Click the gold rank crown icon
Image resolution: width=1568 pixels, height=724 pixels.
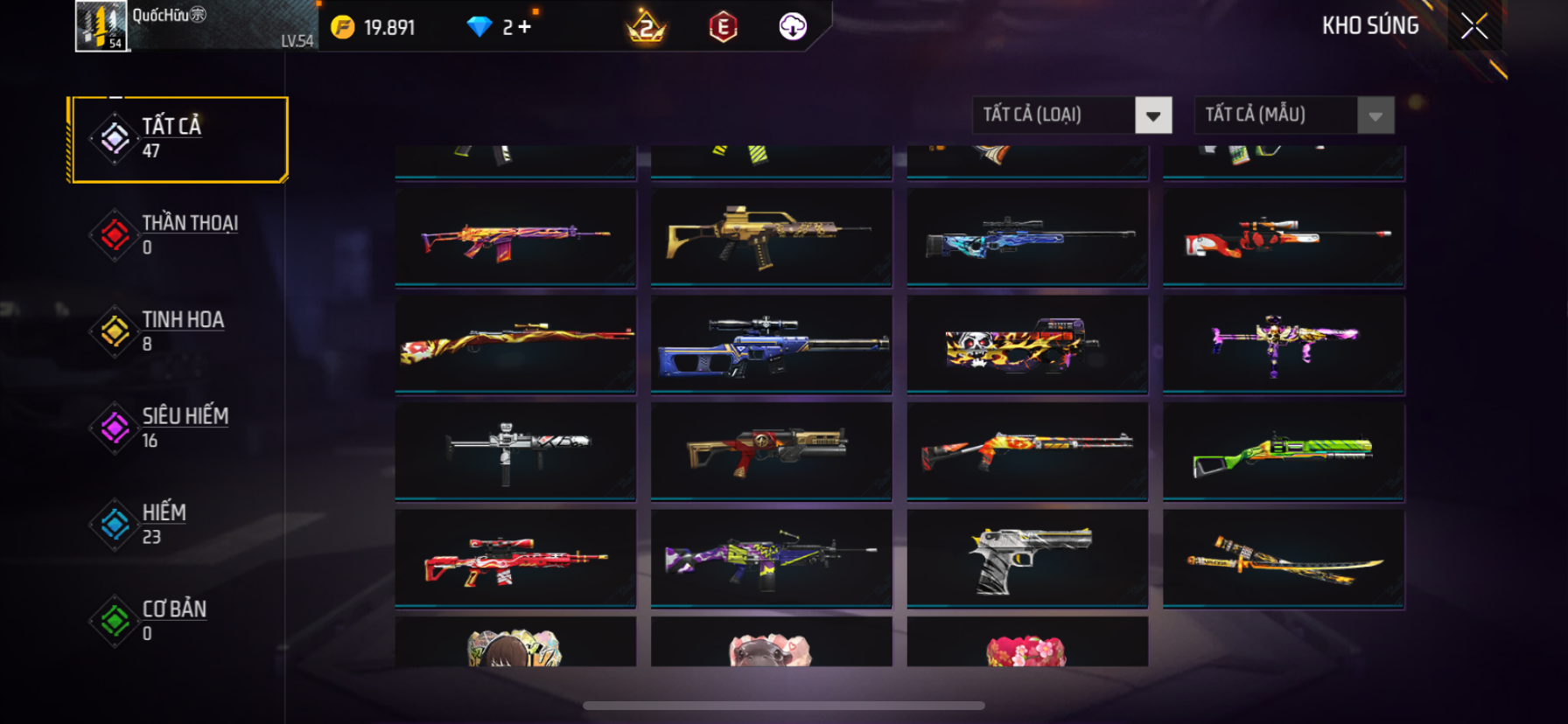[647, 27]
